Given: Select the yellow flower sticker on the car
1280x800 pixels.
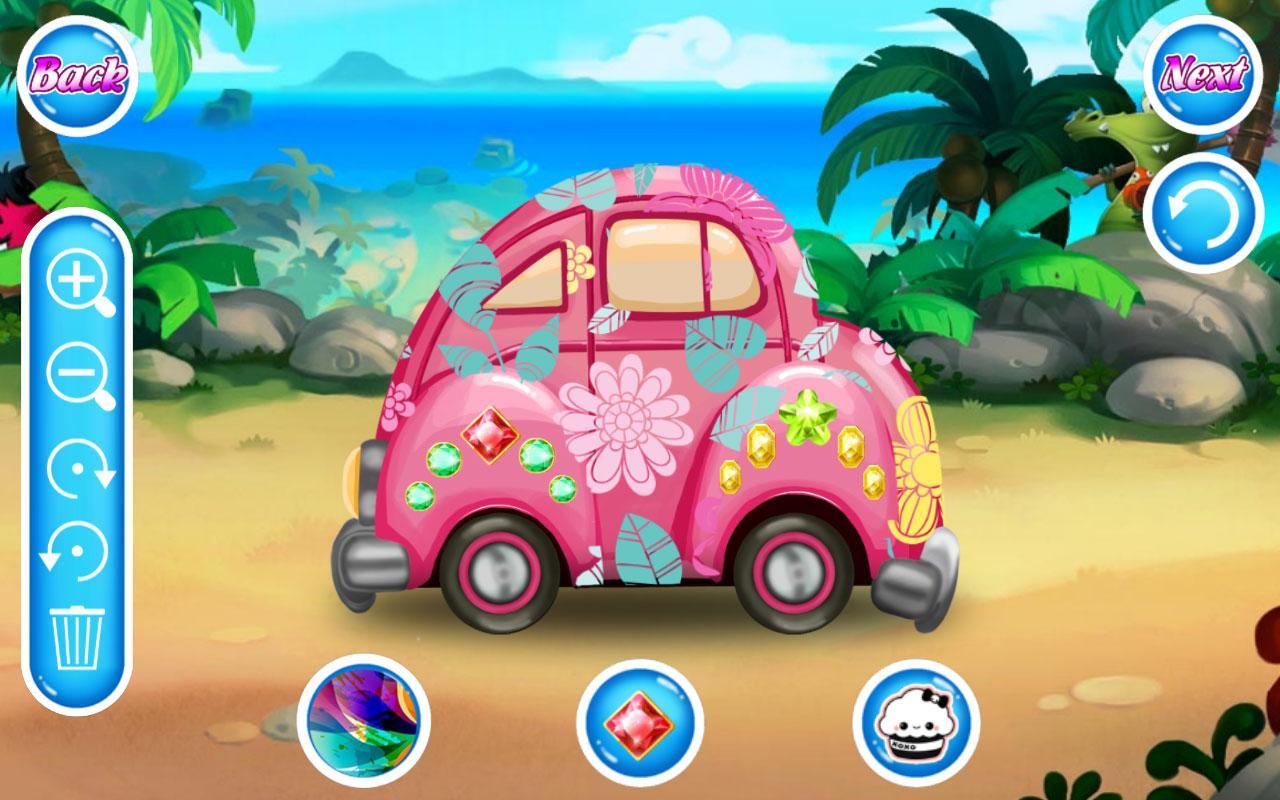Looking at the screenshot, I should pyautogui.click(x=916, y=468).
